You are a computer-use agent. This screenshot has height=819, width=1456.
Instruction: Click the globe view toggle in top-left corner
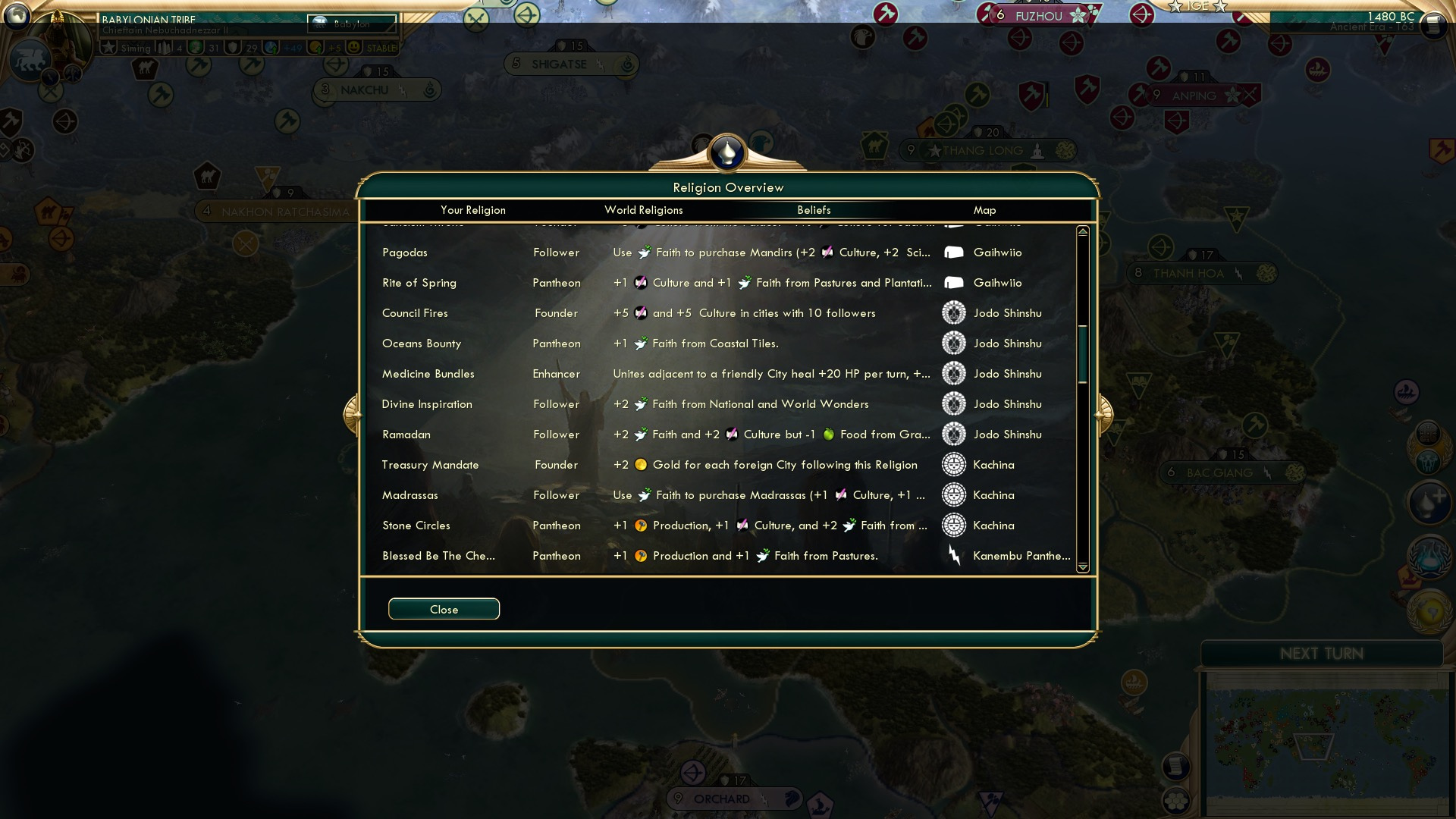coord(17,14)
